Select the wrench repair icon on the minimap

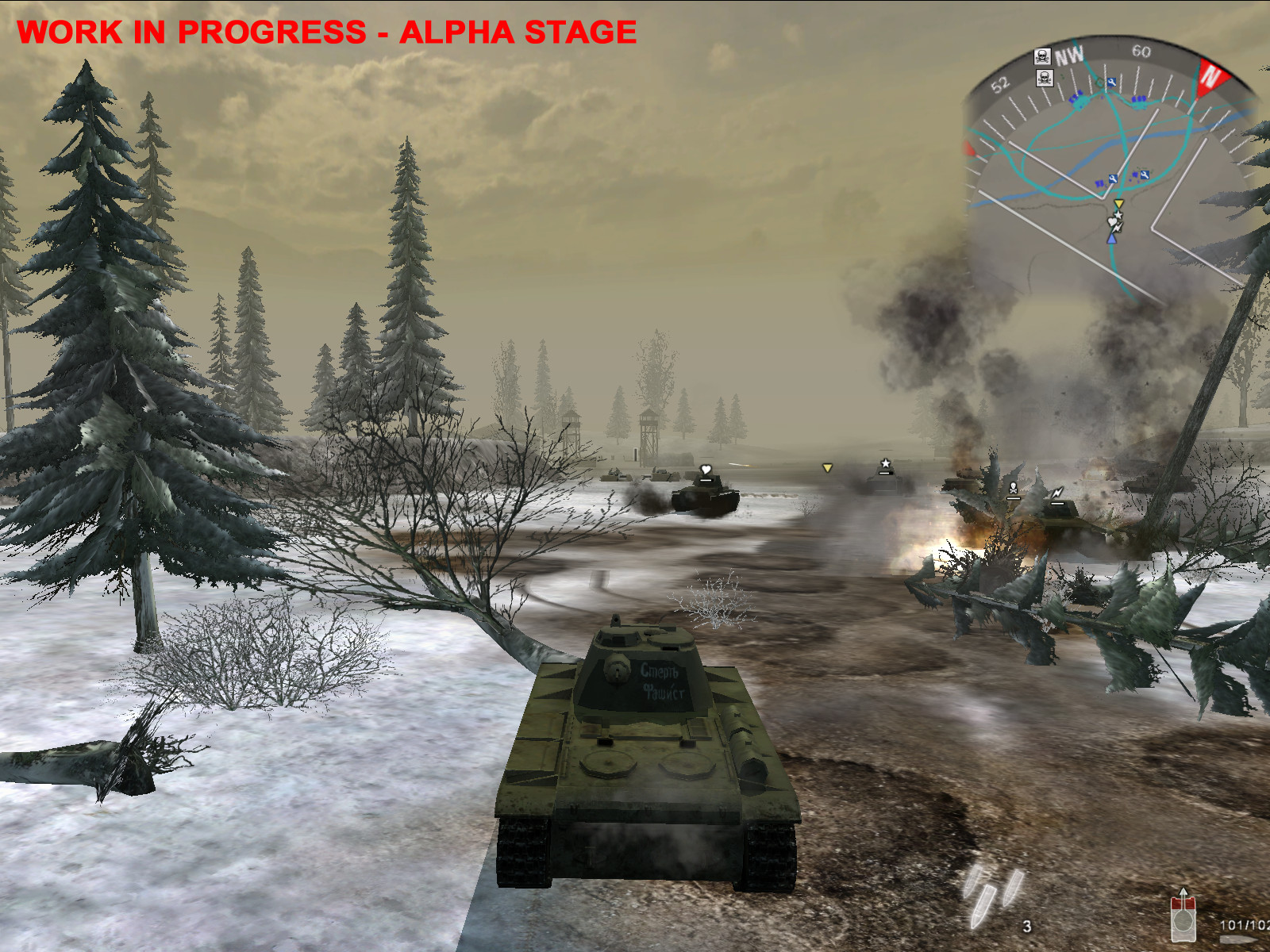1112,82
